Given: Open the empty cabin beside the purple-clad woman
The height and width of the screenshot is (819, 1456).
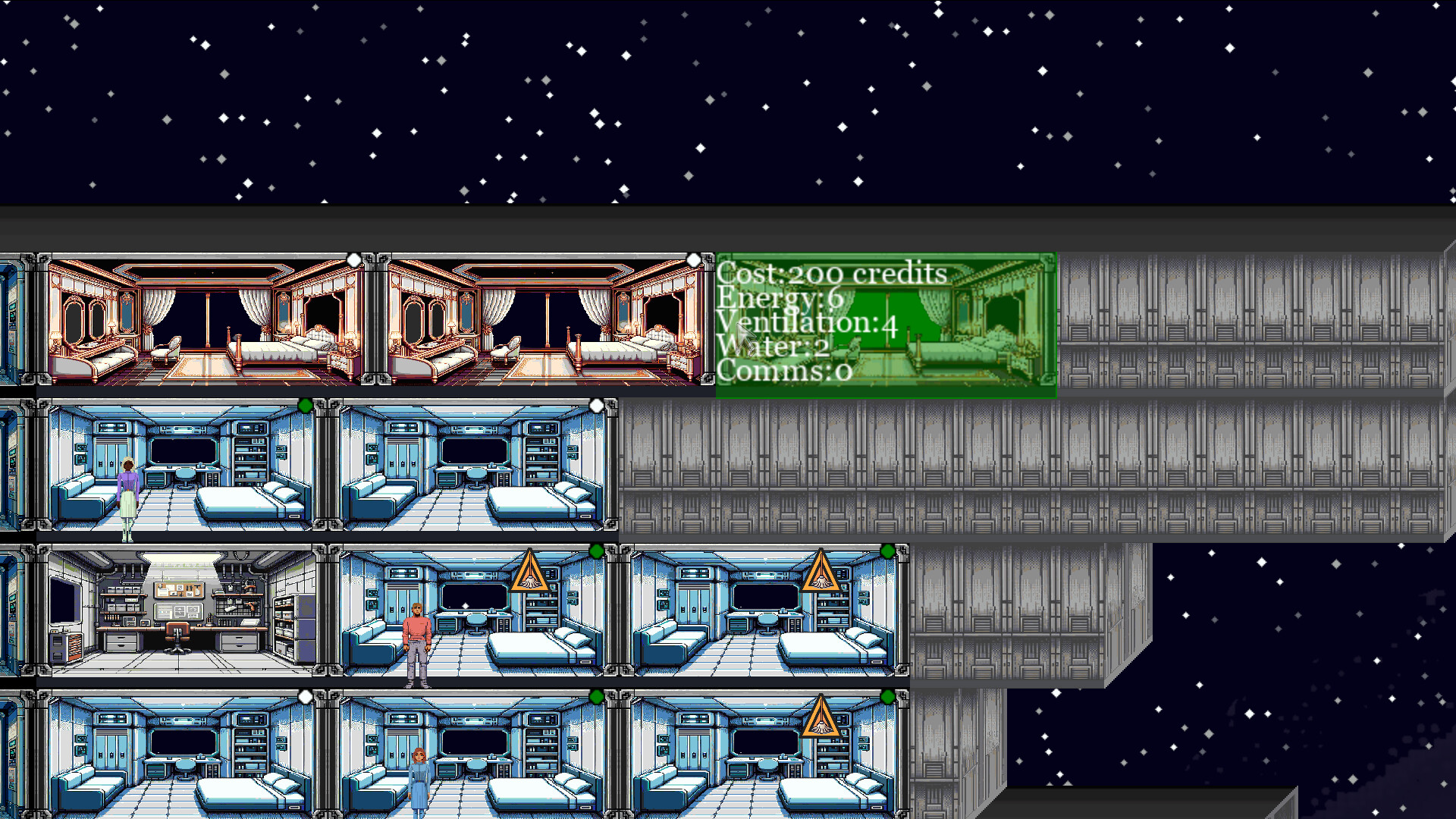Looking at the screenshot, I should pos(470,470).
